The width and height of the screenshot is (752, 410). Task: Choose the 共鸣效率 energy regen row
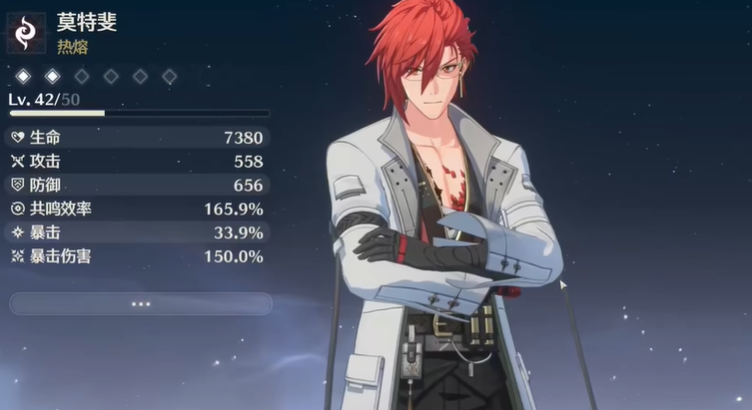(137, 209)
